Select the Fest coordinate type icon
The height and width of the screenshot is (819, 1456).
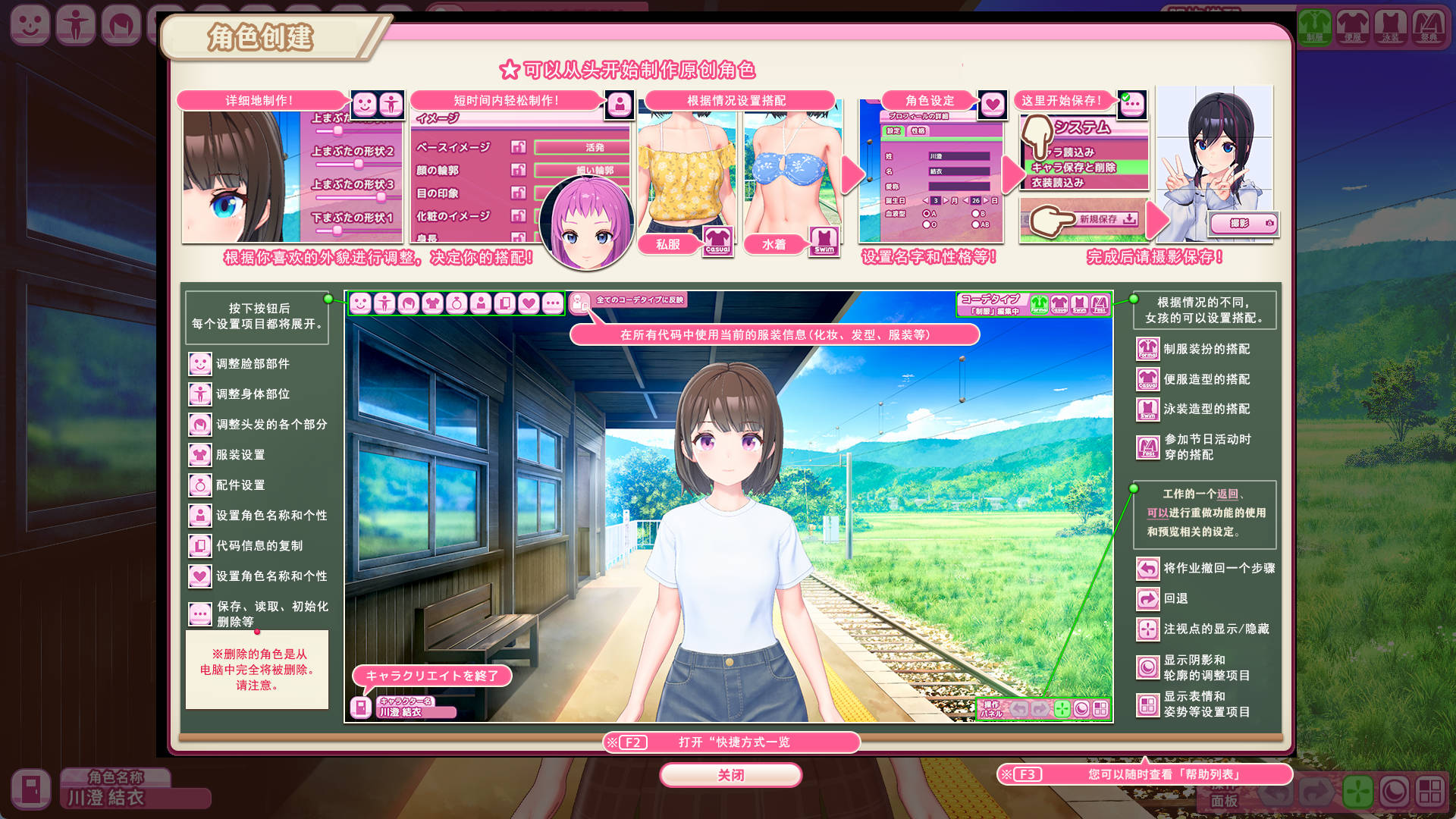point(1099,306)
